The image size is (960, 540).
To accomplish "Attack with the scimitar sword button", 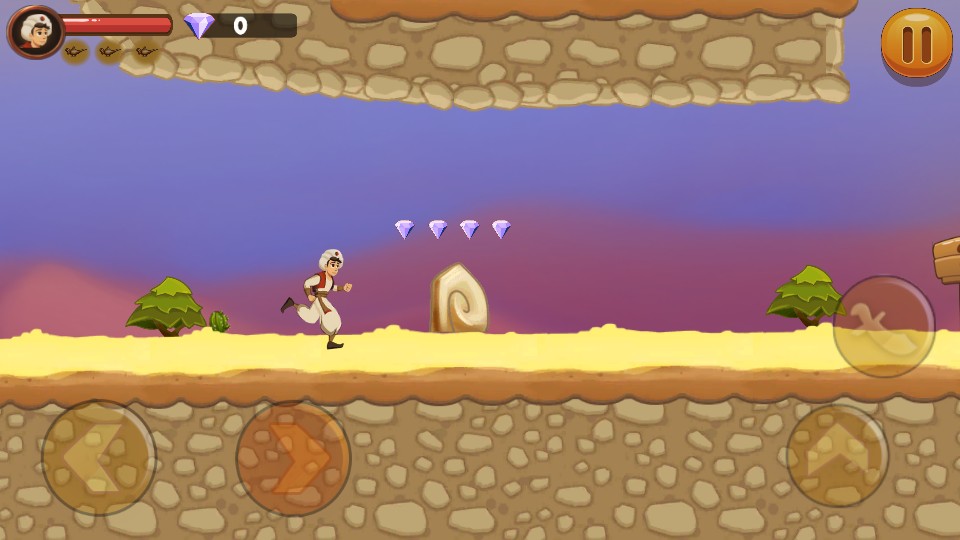I will click(x=884, y=327).
